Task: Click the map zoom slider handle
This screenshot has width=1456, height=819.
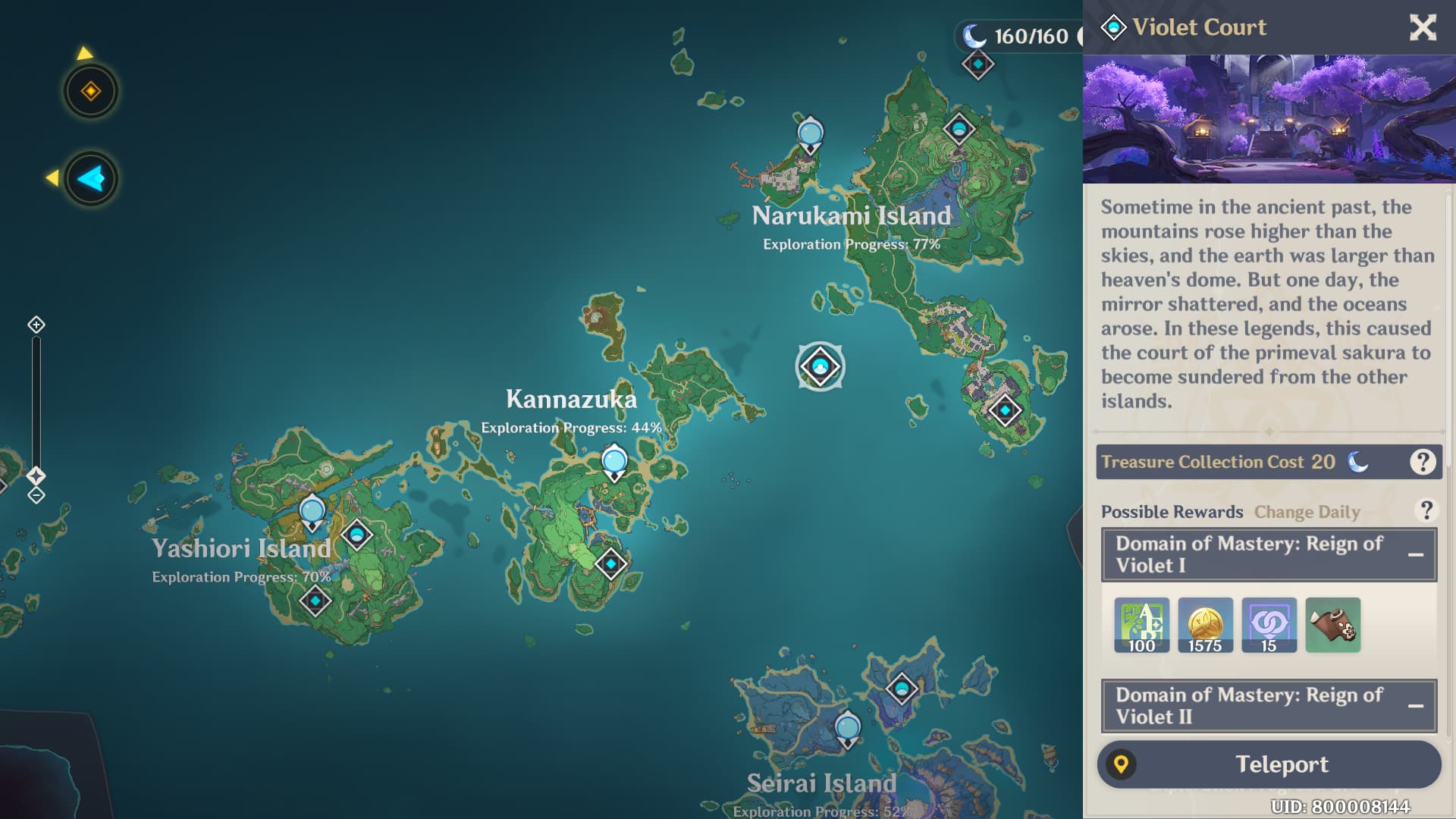Action: (36, 475)
